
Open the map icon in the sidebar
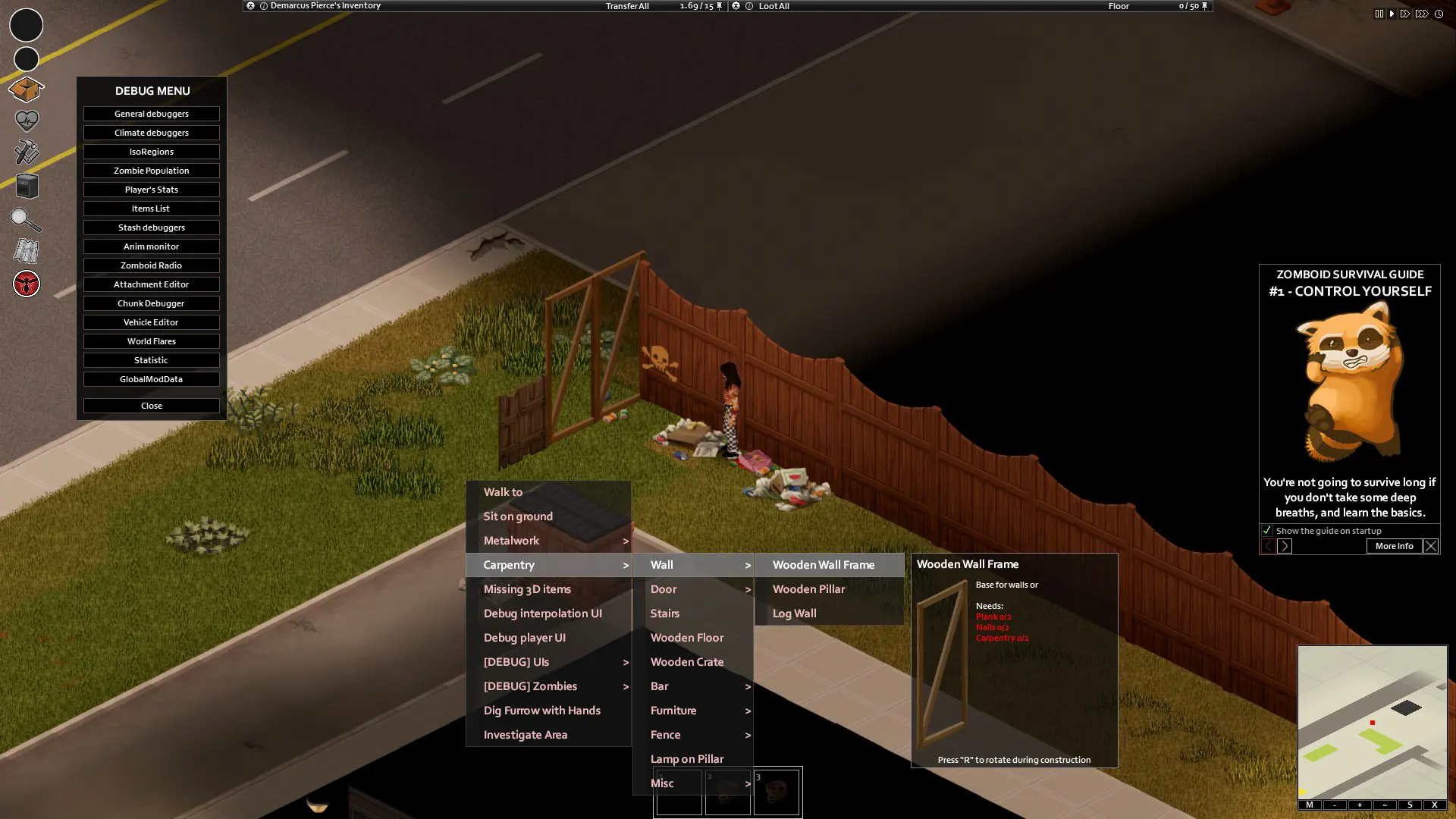[26, 251]
